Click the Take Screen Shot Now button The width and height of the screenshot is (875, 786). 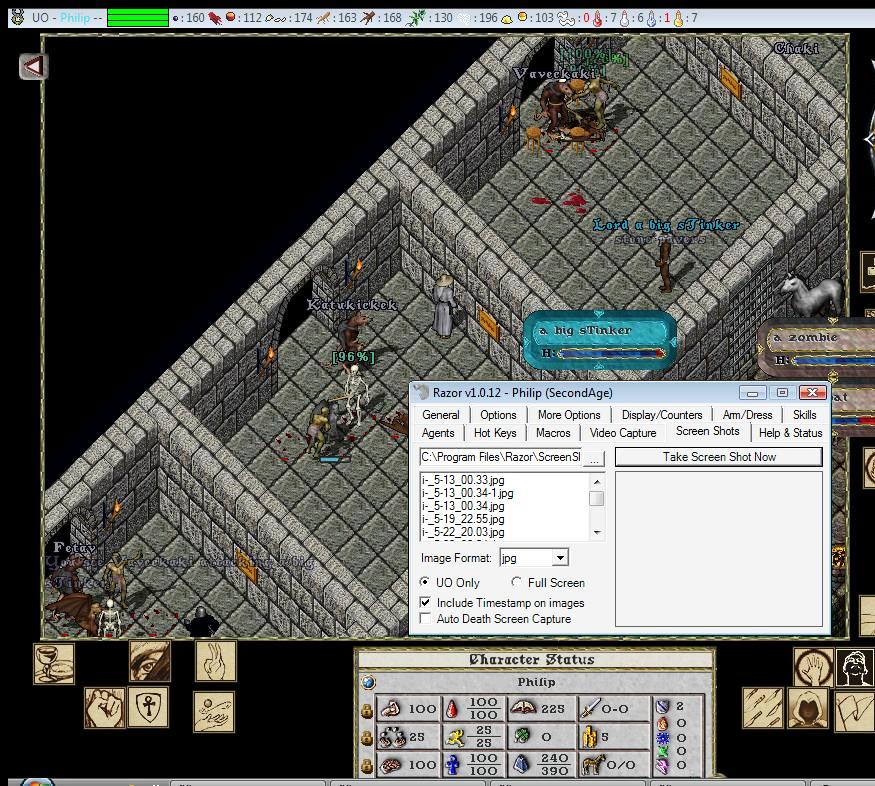[x=718, y=457]
